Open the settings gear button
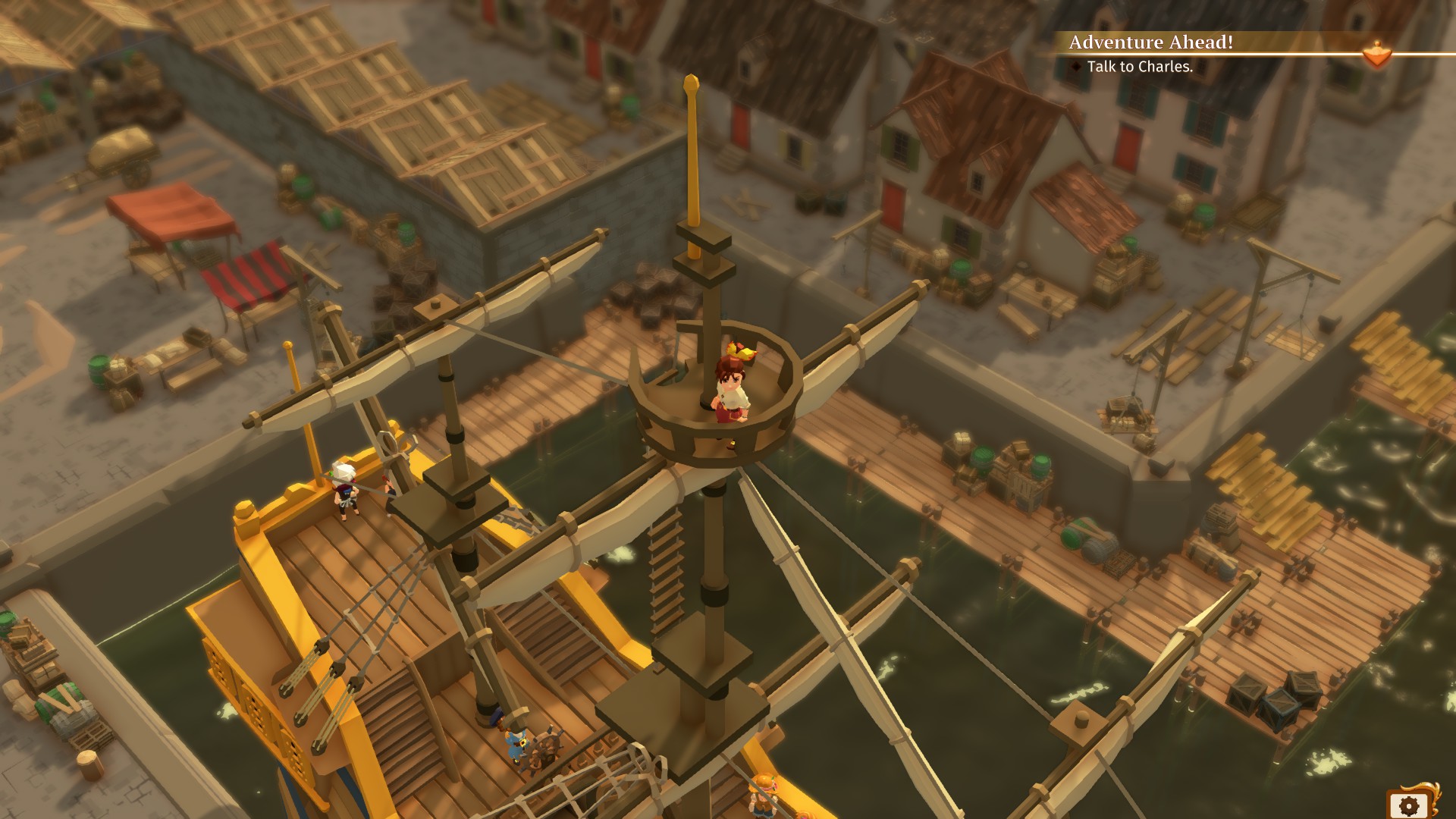 (1409, 805)
